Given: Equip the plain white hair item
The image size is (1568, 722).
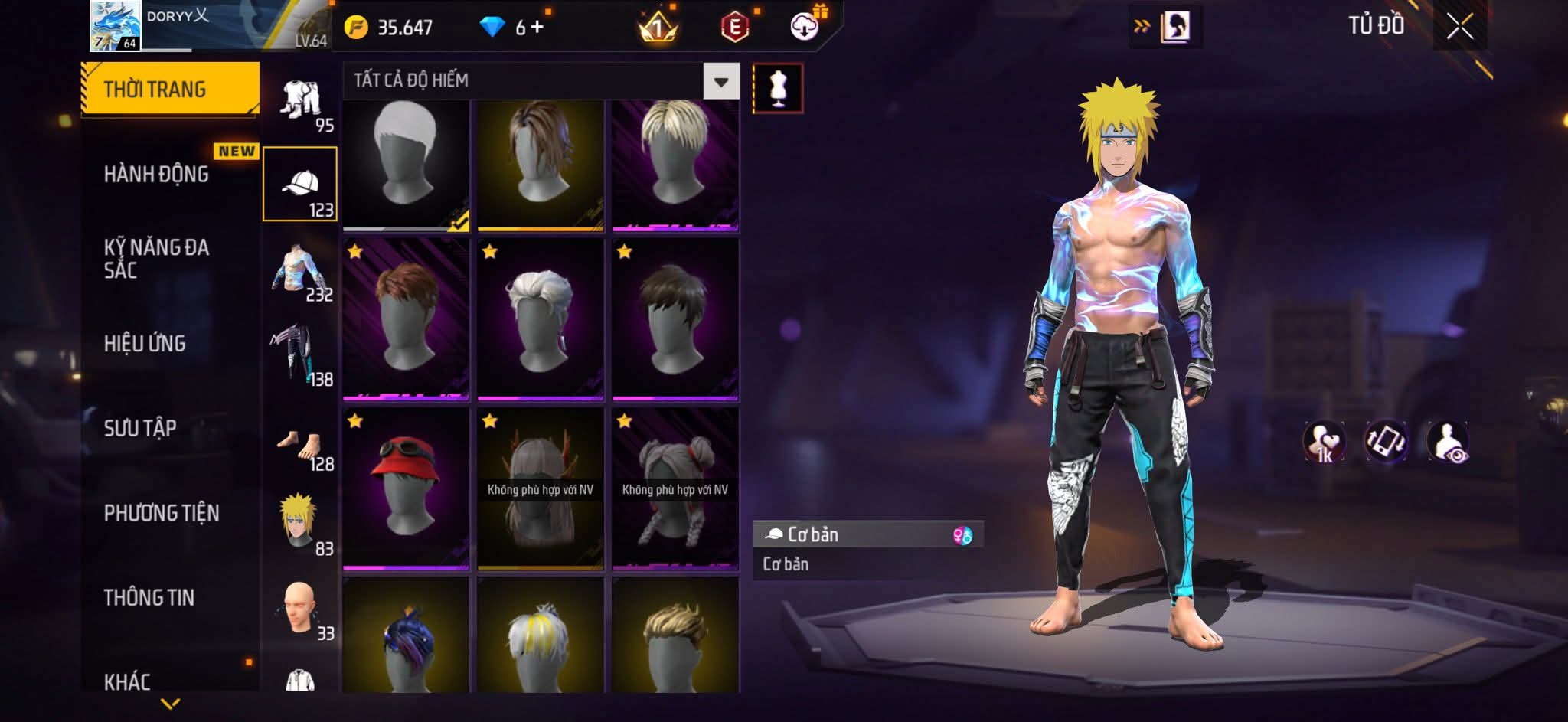Looking at the screenshot, I should point(406,162).
